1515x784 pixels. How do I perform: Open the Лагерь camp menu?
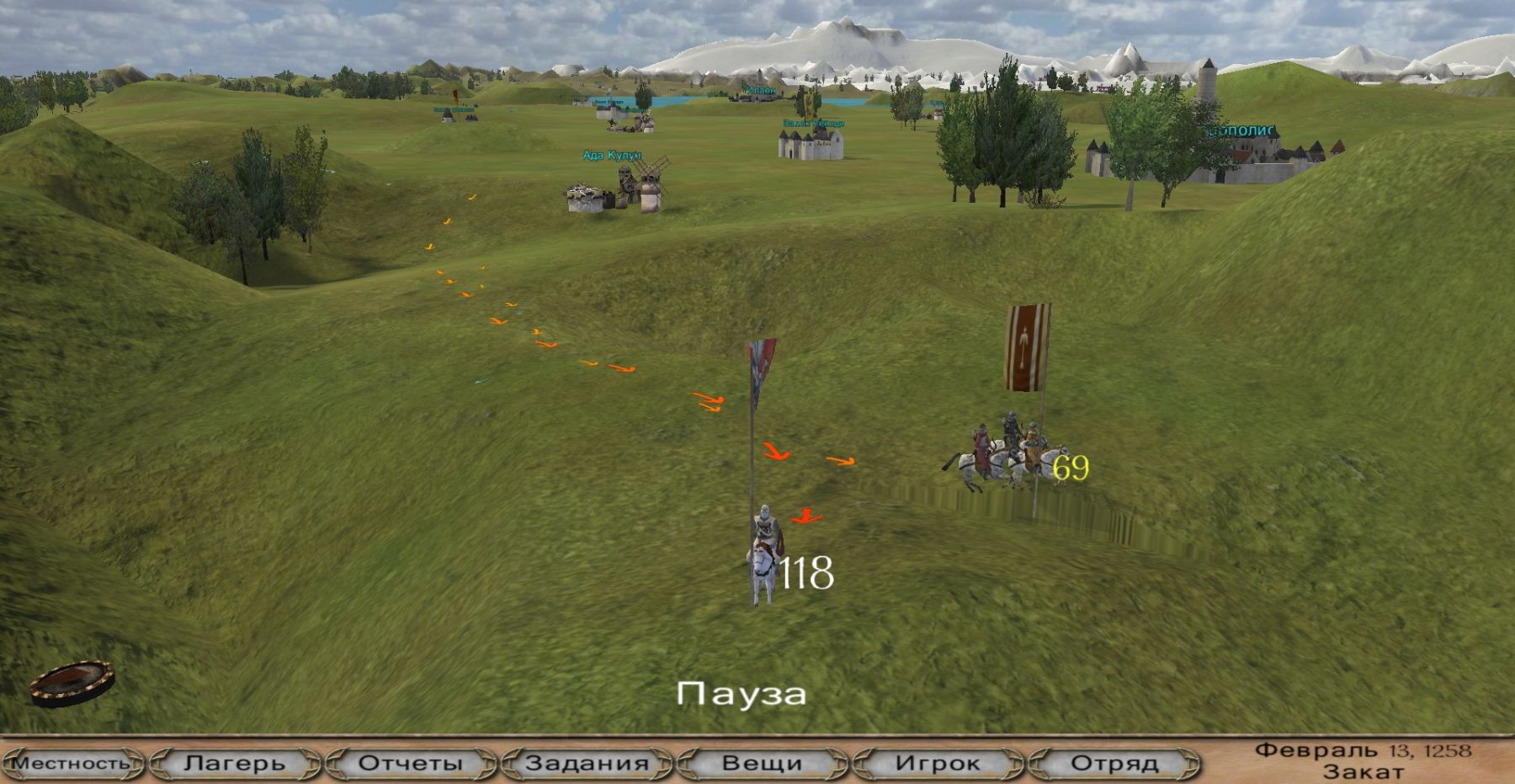[235, 763]
